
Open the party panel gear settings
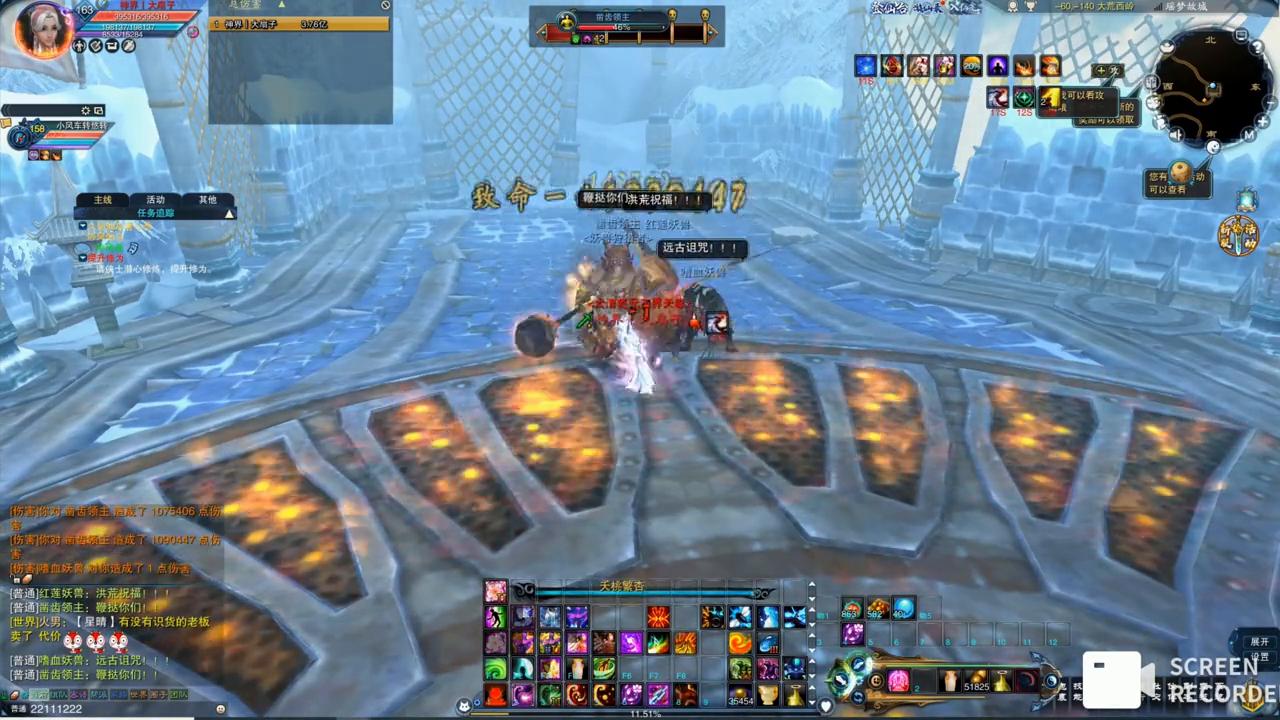tap(86, 110)
